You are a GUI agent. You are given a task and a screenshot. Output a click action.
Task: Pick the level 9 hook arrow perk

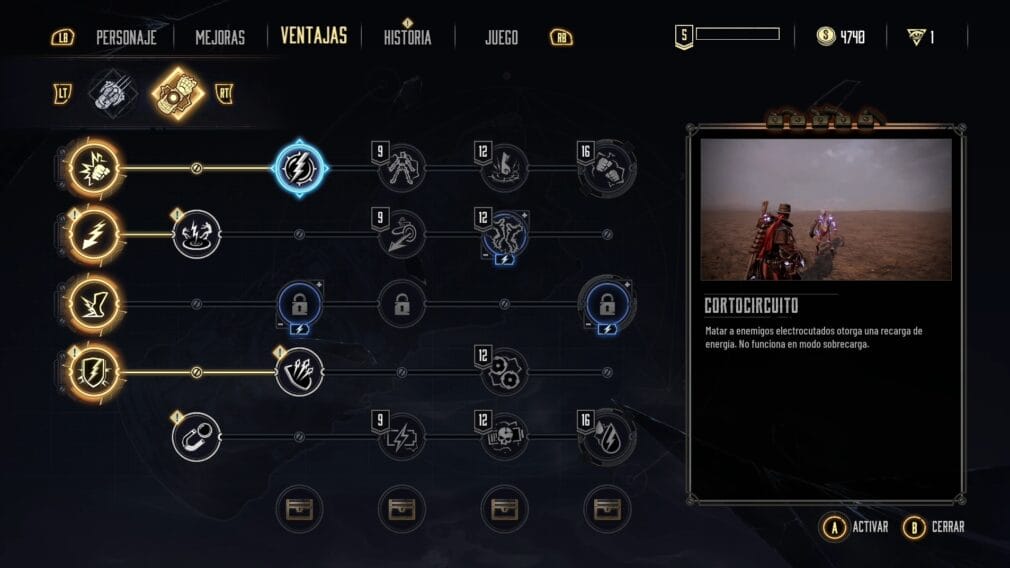[402, 235]
